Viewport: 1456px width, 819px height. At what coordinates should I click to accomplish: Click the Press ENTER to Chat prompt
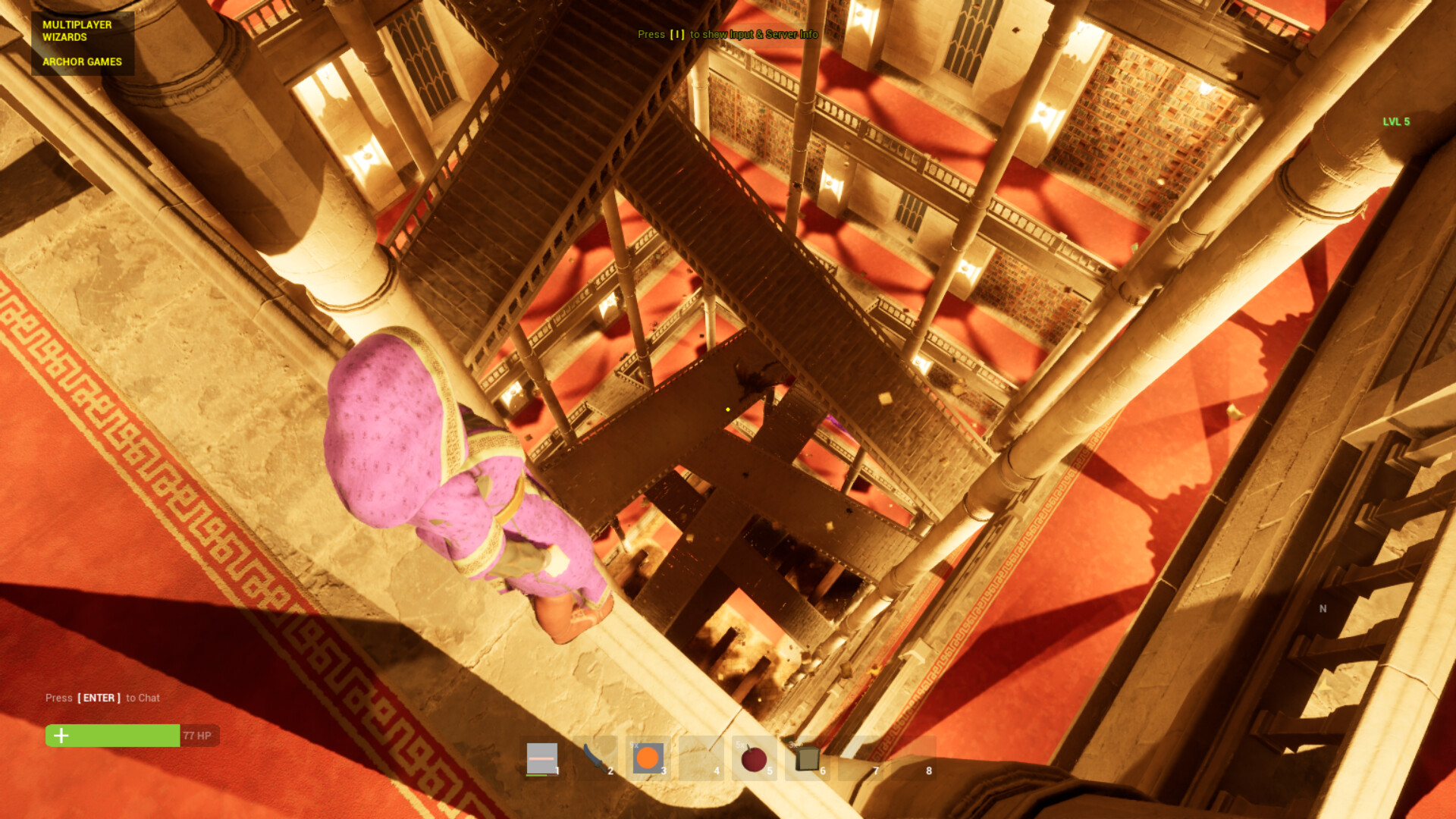tap(102, 698)
